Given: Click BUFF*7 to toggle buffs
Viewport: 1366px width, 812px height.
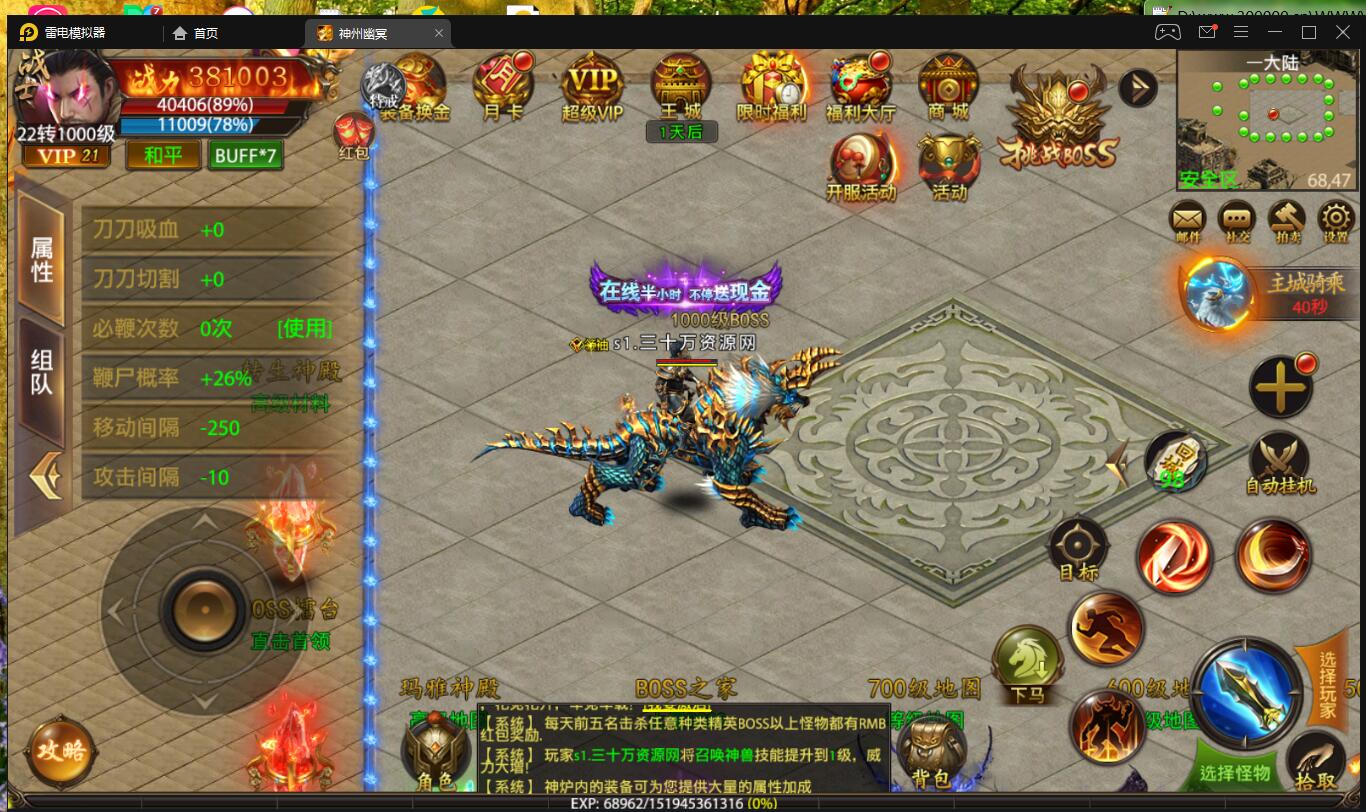Looking at the screenshot, I should (x=245, y=156).
